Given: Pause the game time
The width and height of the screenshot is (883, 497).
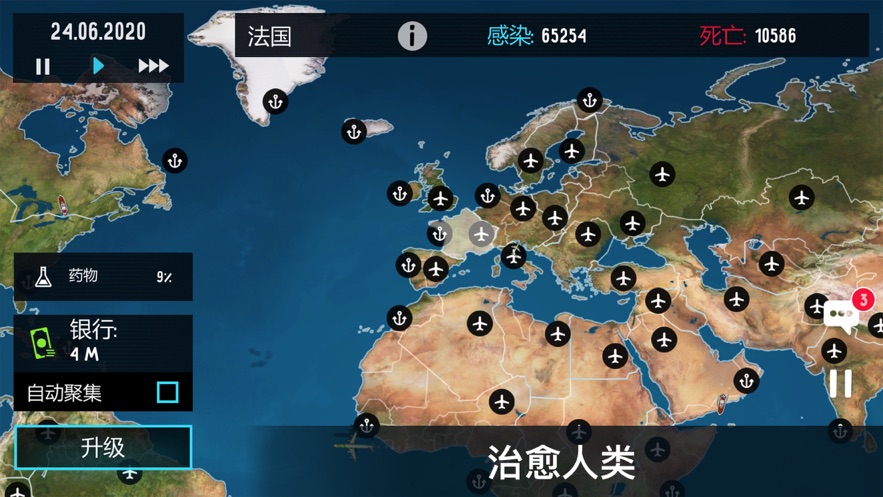Looking at the screenshot, I should (x=43, y=66).
